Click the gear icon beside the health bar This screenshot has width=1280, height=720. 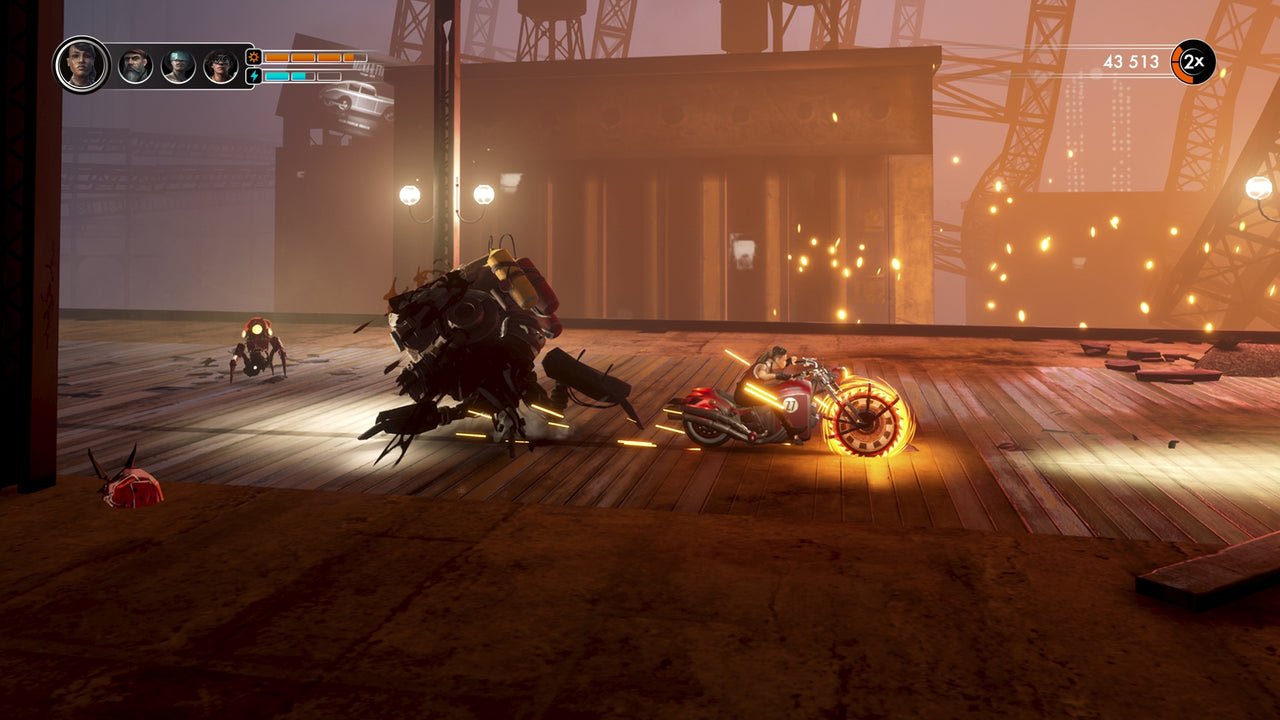[253, 57]
